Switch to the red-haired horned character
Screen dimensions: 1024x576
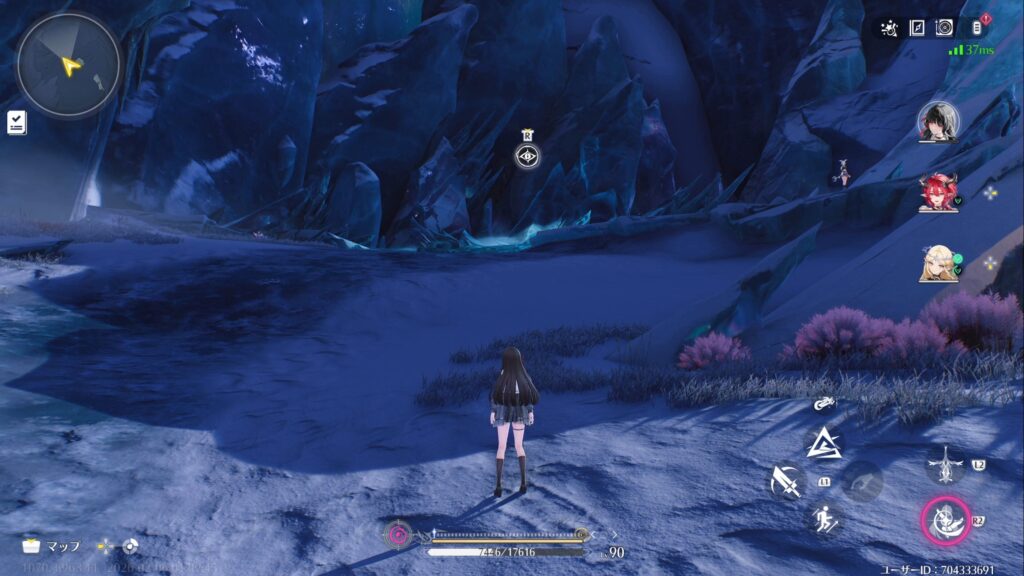tap(938, 192)
